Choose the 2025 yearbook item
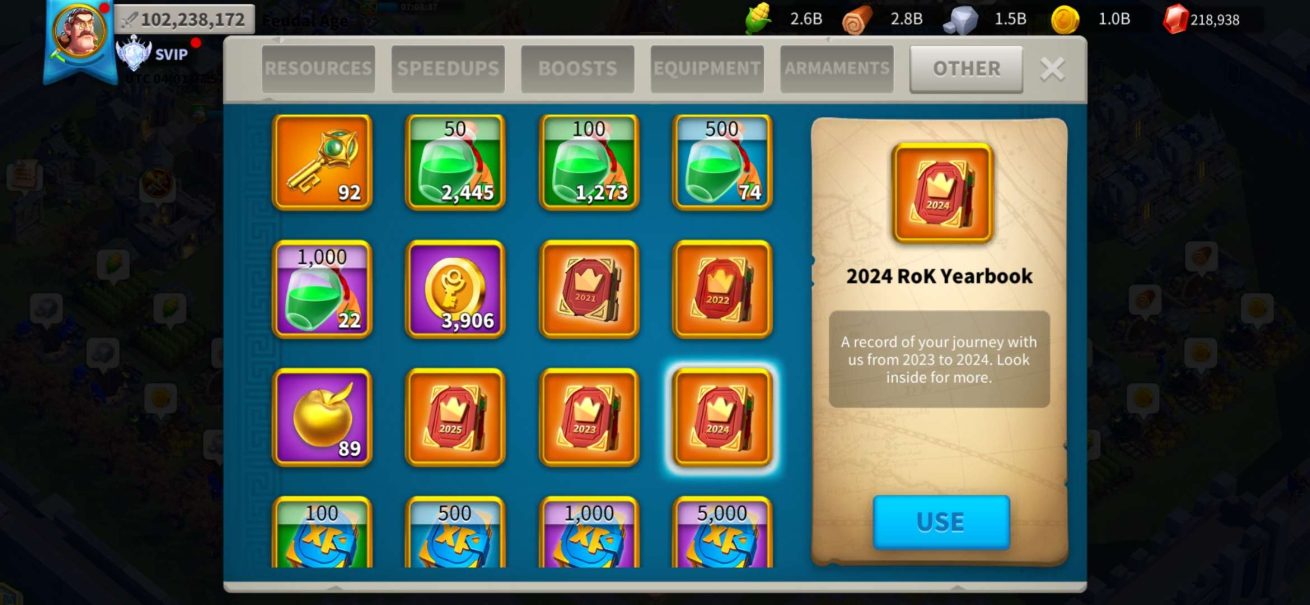This screenshot has height=605, width=1310. [x=455, y=417]
